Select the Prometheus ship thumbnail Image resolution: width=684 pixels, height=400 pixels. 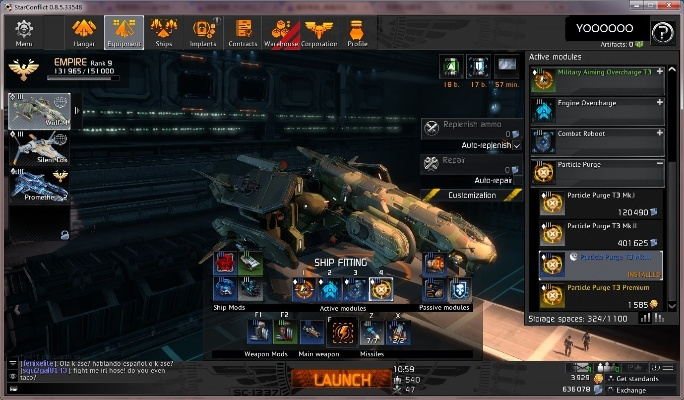pos(41,187)
